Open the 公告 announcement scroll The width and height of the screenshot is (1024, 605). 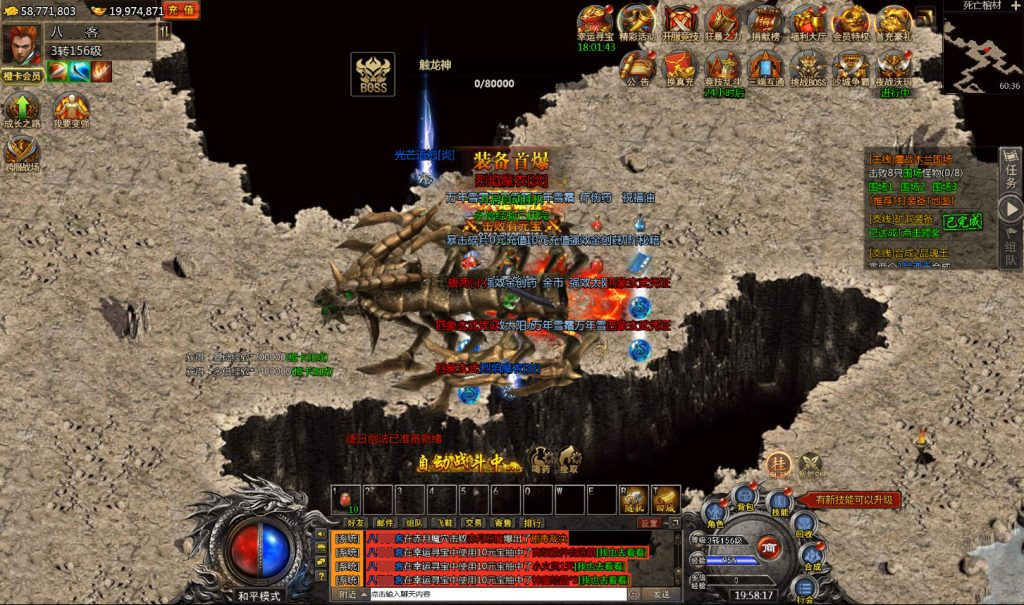tap(637, 66)
